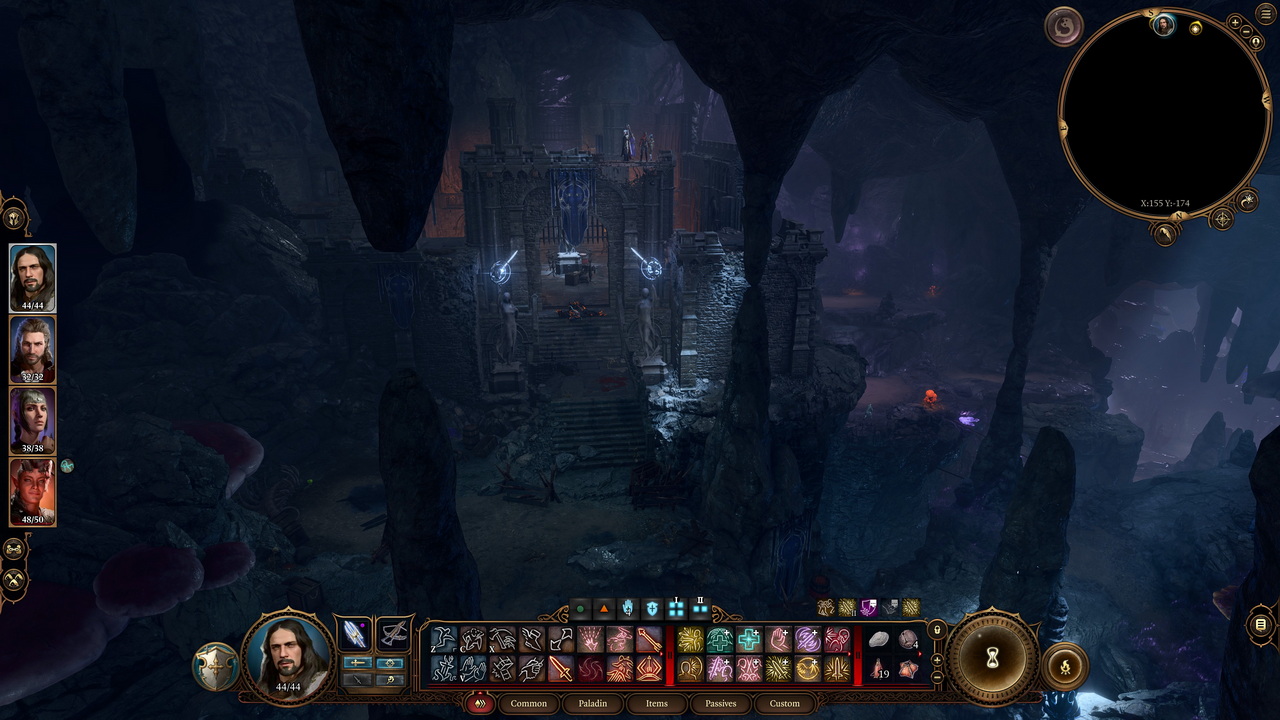Zoom in the minimap with plus button
This screenshot has width=1280, height=720.
point(1235,22)
